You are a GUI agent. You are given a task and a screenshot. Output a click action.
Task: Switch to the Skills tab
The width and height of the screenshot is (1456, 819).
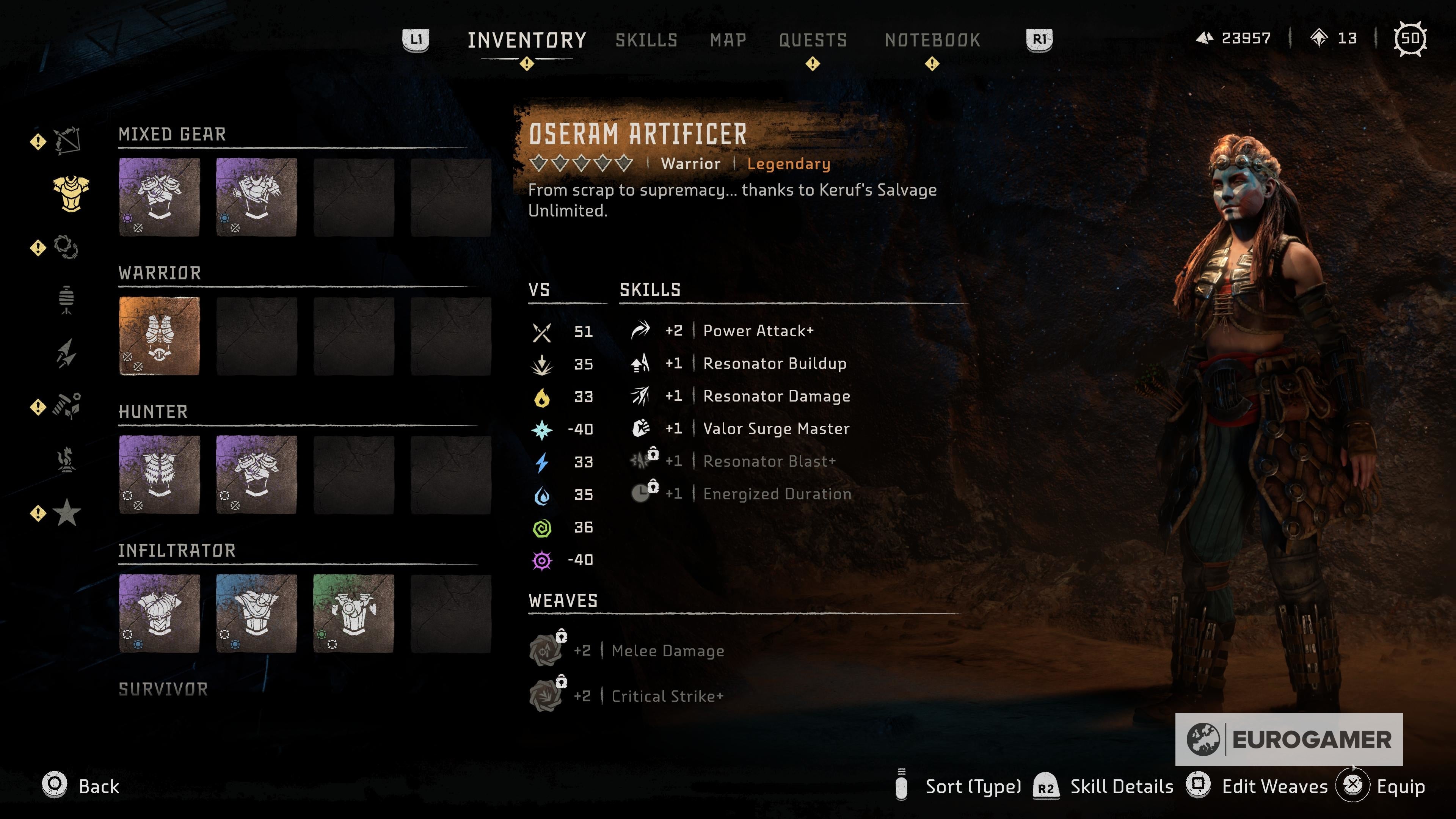[647, 39]
